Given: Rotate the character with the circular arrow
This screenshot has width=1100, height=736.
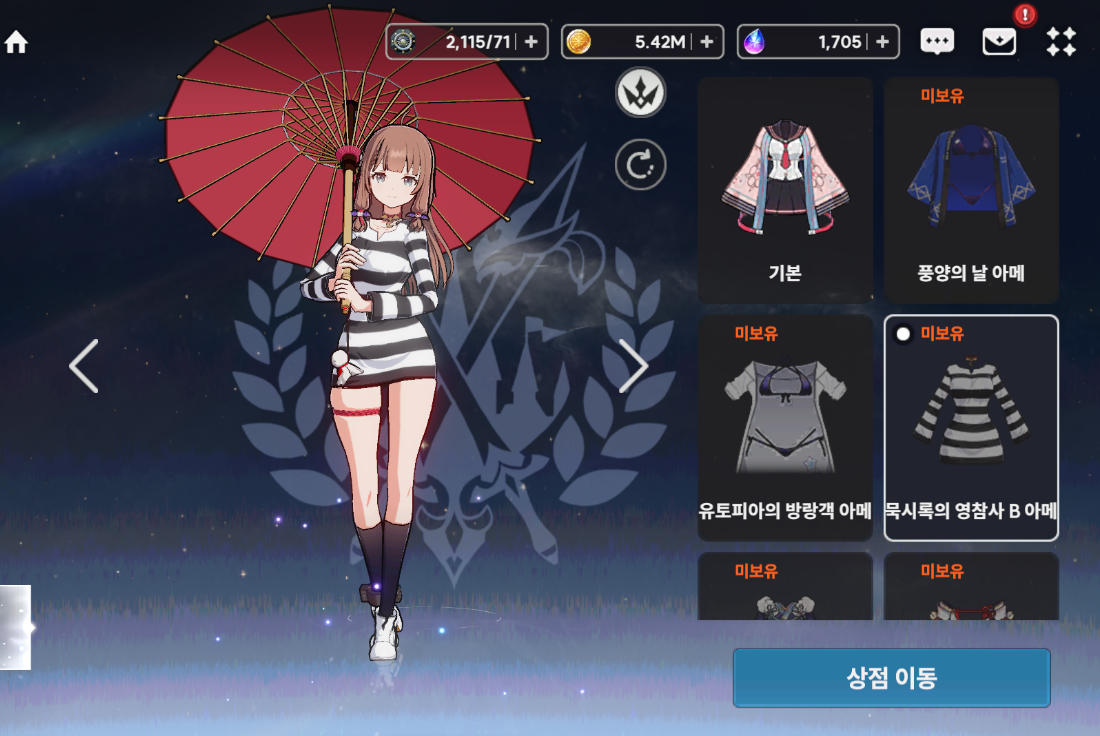Looking at the screenshot, I should (641, 165).
